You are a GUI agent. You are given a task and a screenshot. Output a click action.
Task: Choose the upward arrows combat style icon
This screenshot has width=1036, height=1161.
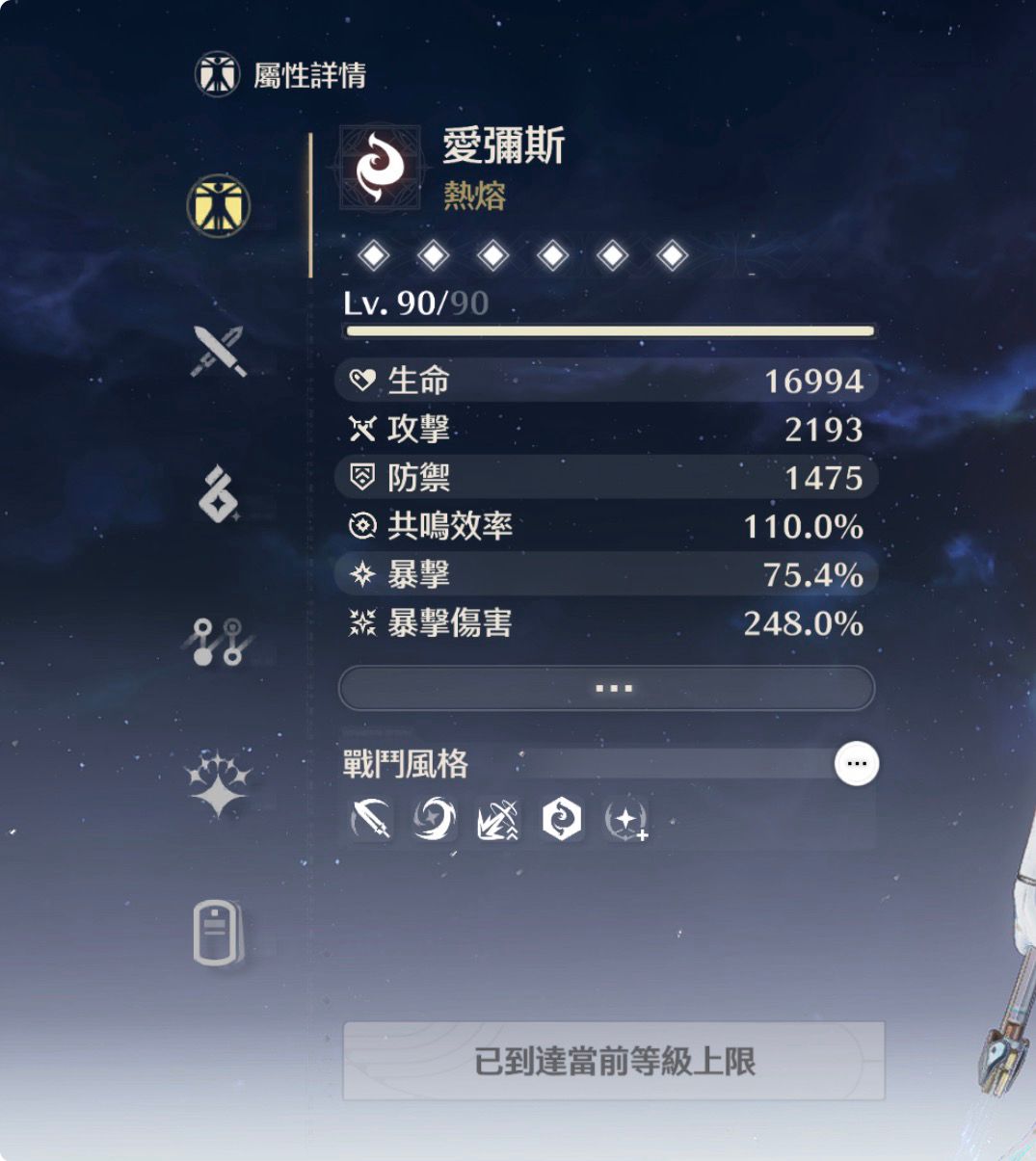pos(498,820)
